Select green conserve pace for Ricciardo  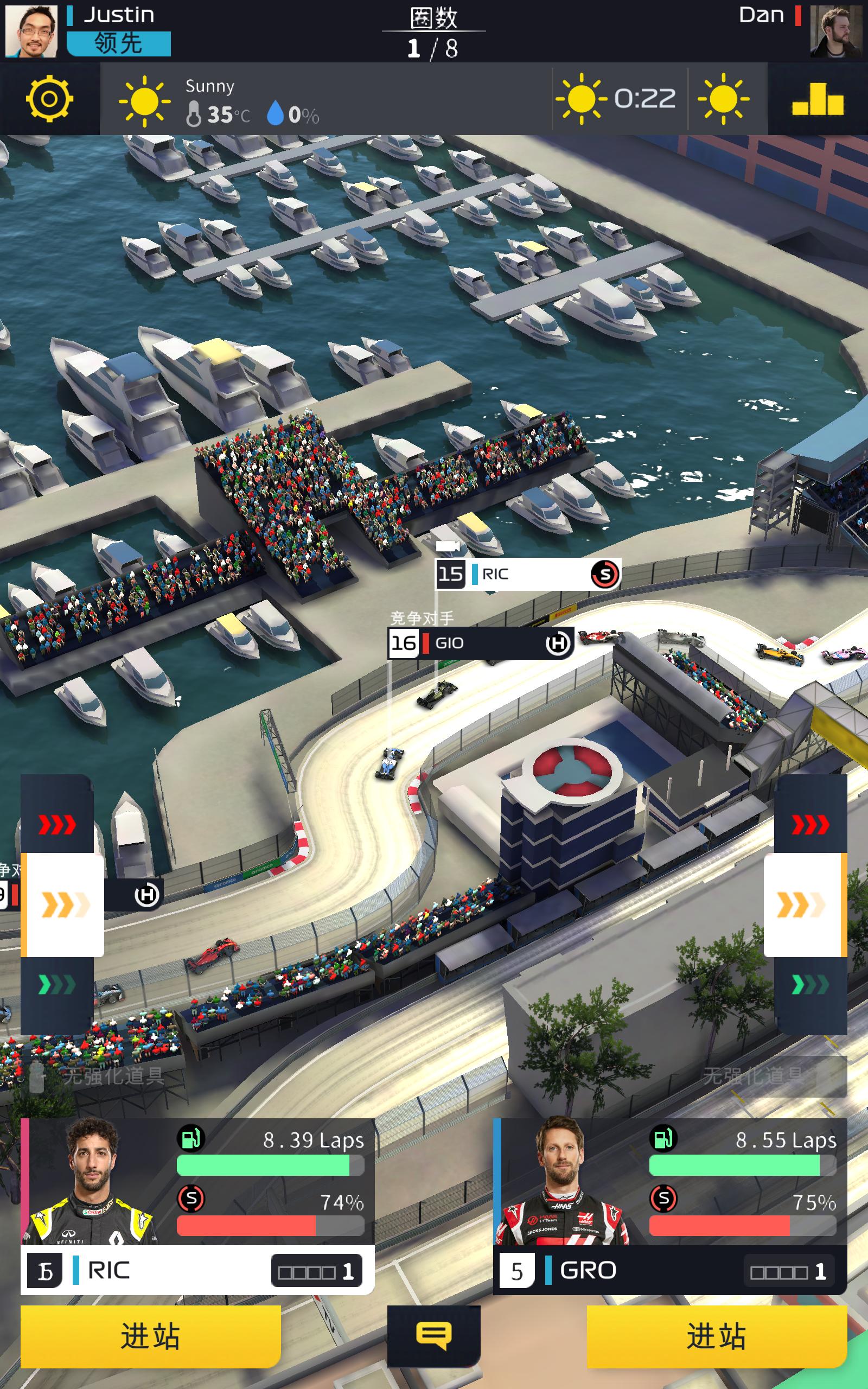coord(58,985)
